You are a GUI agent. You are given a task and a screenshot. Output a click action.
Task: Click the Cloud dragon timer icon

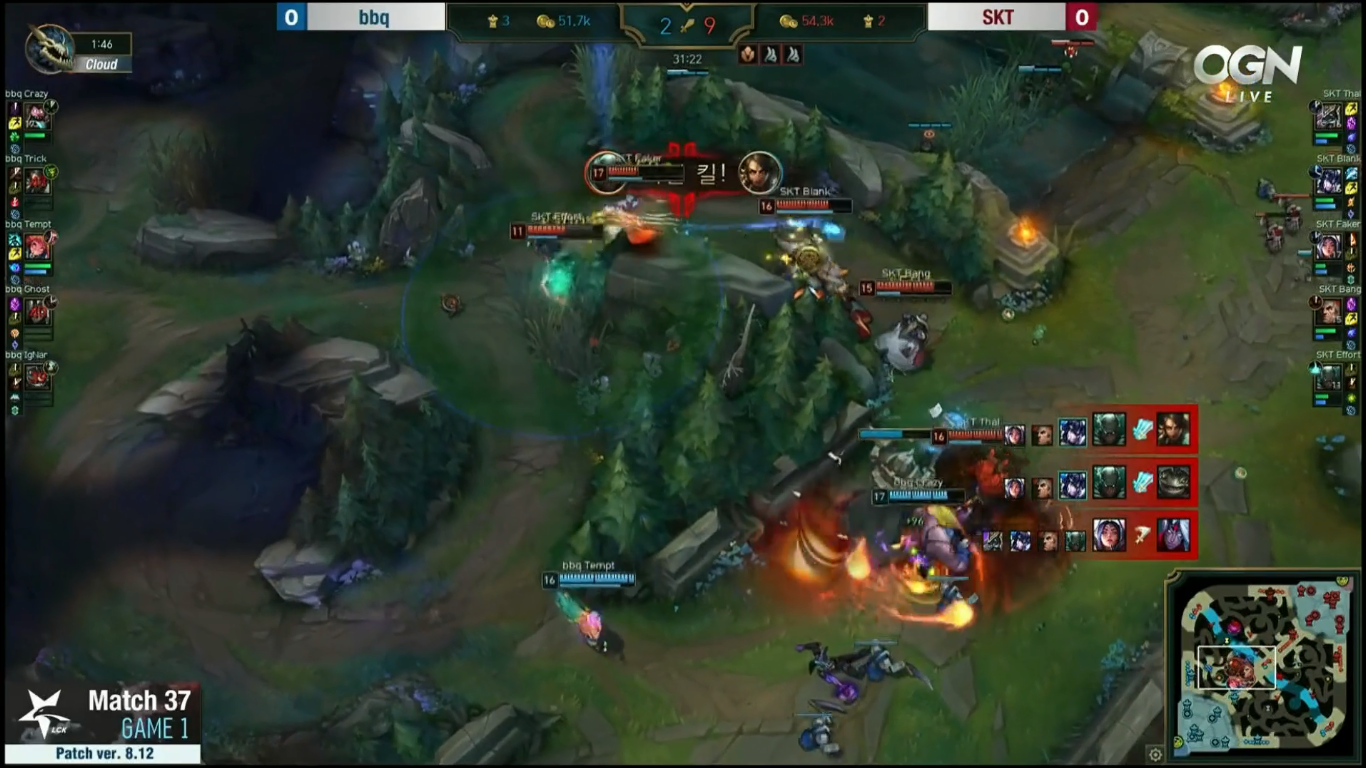(48, 50)
